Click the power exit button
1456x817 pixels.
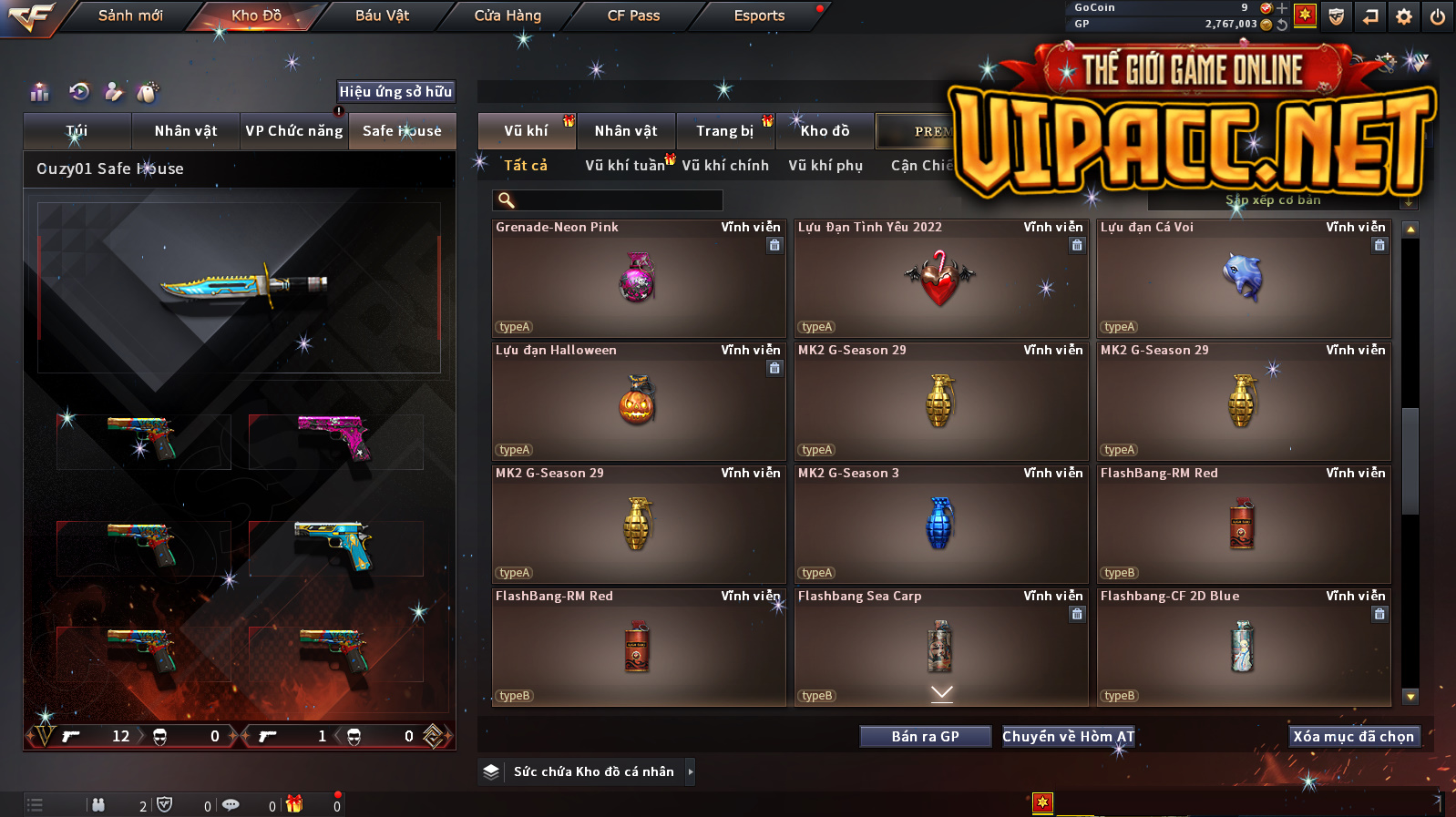[1437, 16]
